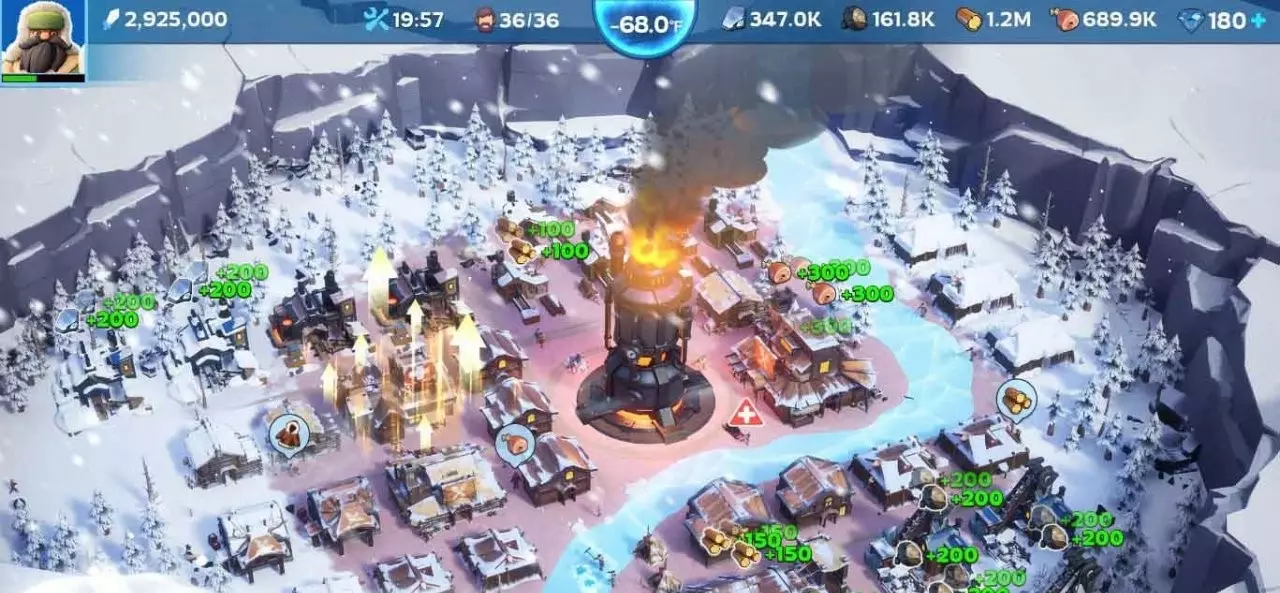
Task: Collect the wood log bubble
Action: click(1016, 398)
